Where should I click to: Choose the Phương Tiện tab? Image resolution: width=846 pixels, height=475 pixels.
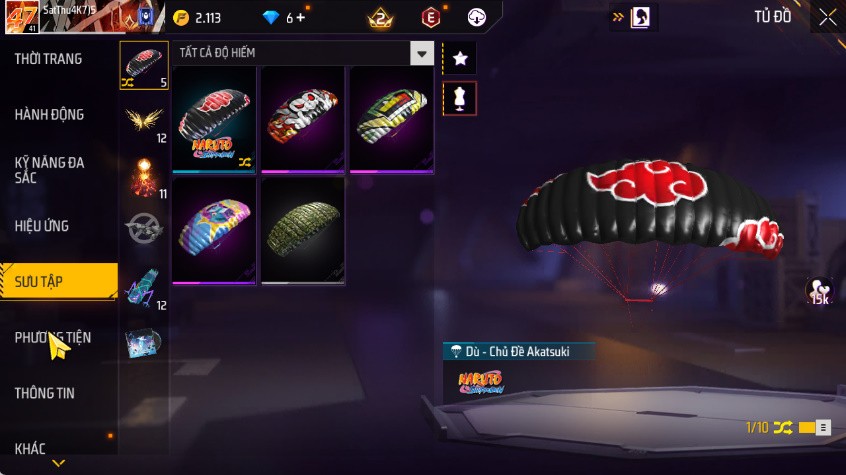coord(53,338)
